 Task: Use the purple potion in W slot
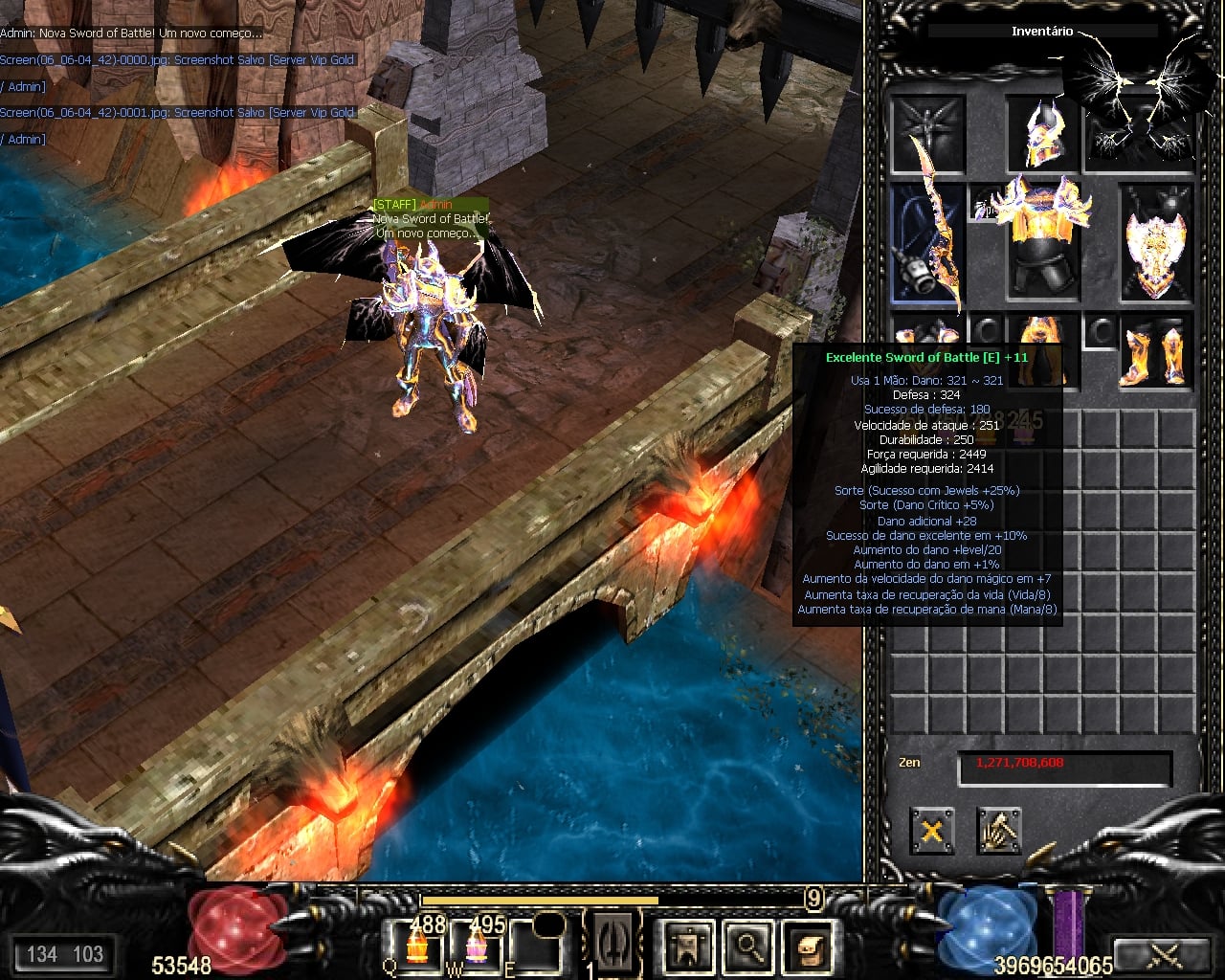point(476,947)
